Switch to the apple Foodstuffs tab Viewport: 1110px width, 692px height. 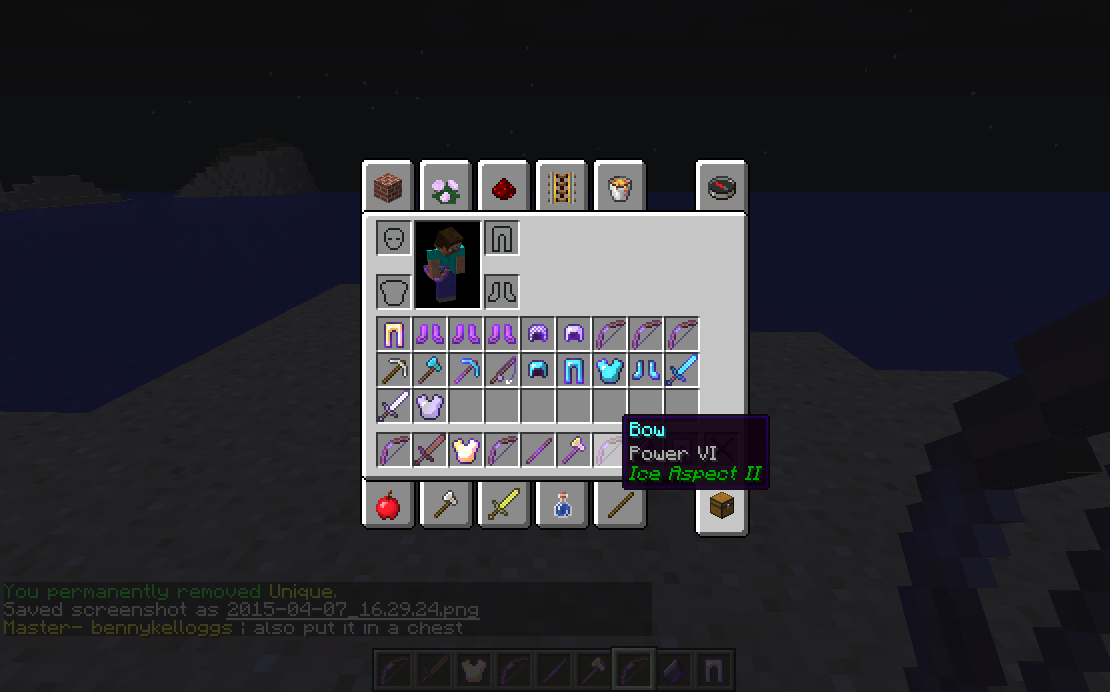388,506
